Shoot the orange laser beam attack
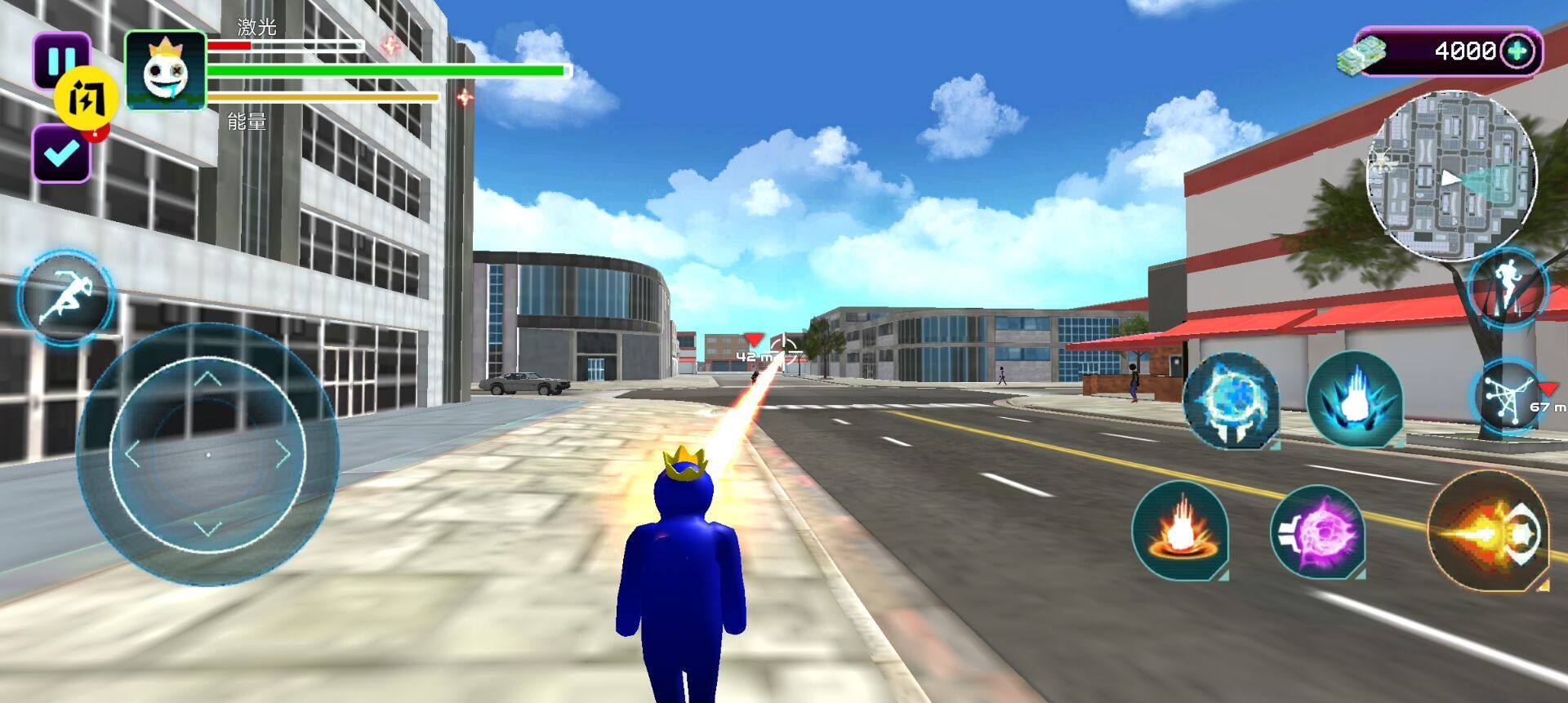1568x703 pixels. pyautogui.click(x=1487, y=531)
